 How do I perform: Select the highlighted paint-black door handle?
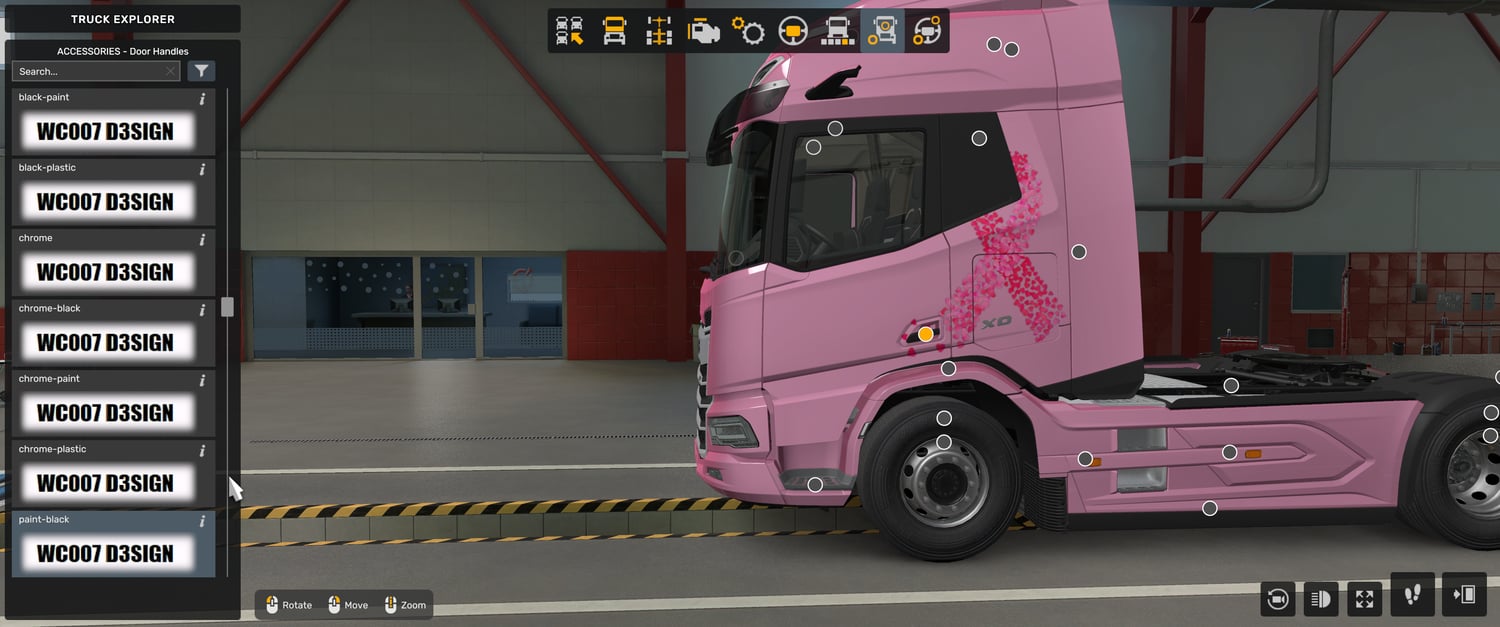(105, 553)
